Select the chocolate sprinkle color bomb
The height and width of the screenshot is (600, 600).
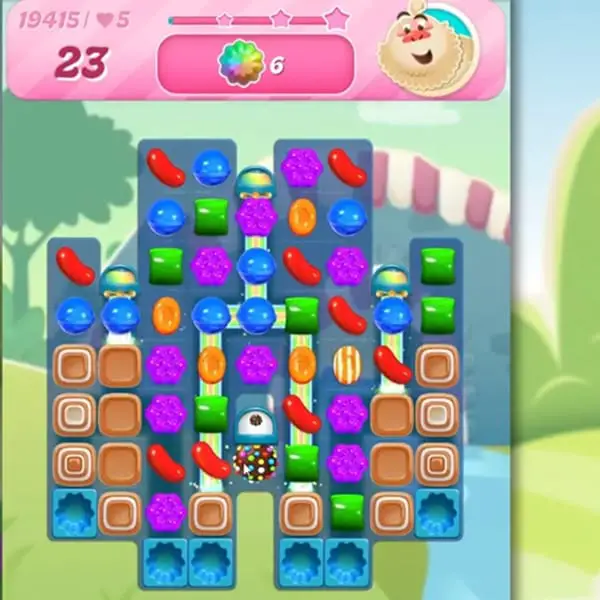255,461
